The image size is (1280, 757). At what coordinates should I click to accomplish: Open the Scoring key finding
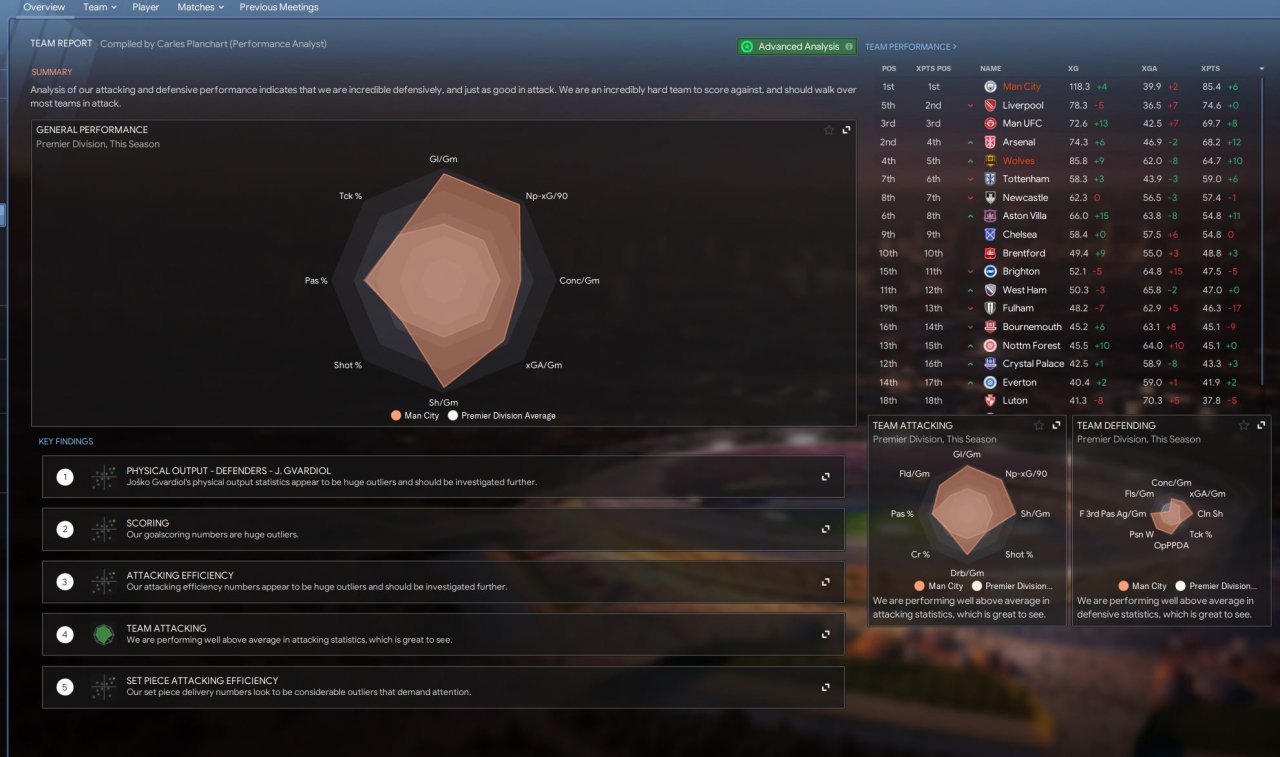point(442,529)
